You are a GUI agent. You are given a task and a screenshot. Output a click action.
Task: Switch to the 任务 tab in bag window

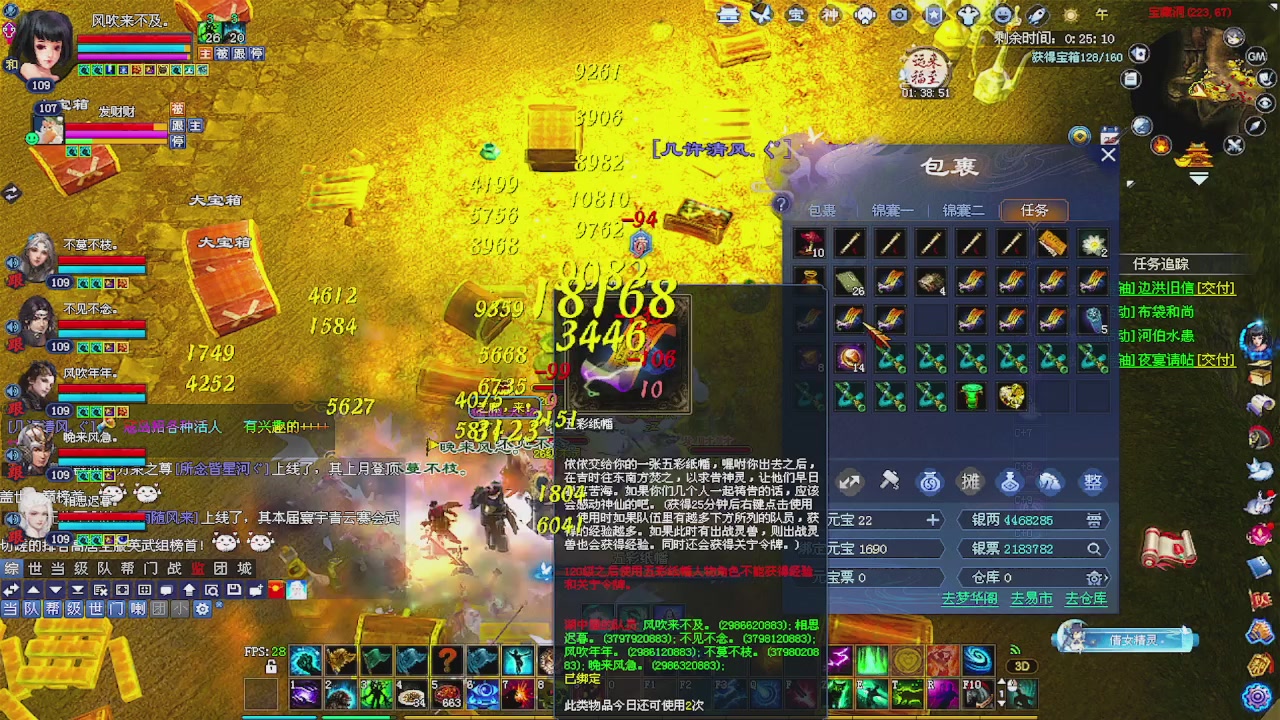click(x=1035, y=210)
